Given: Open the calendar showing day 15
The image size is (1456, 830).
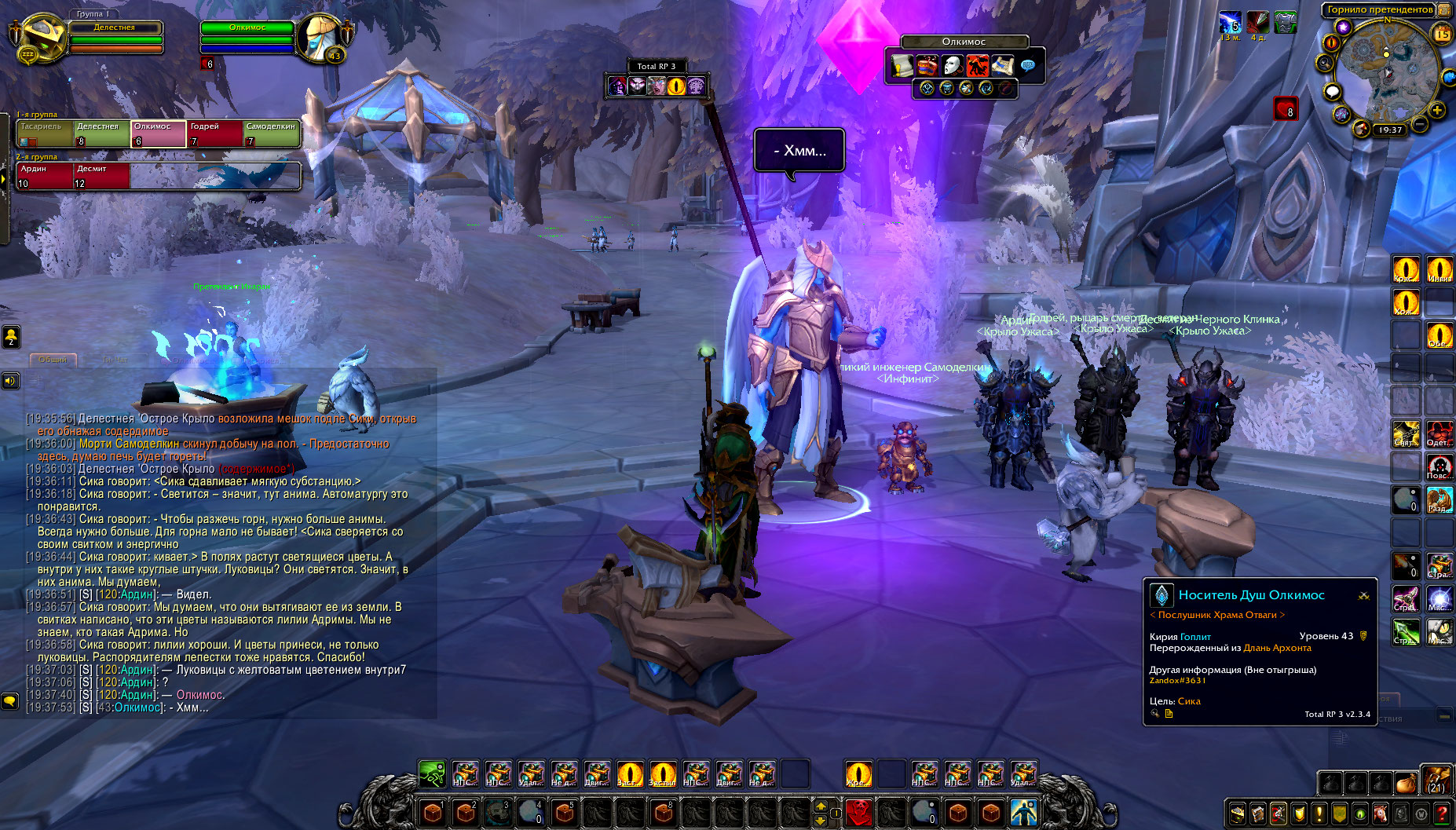Looking at the screenshot, I should tap(1443, 34).
